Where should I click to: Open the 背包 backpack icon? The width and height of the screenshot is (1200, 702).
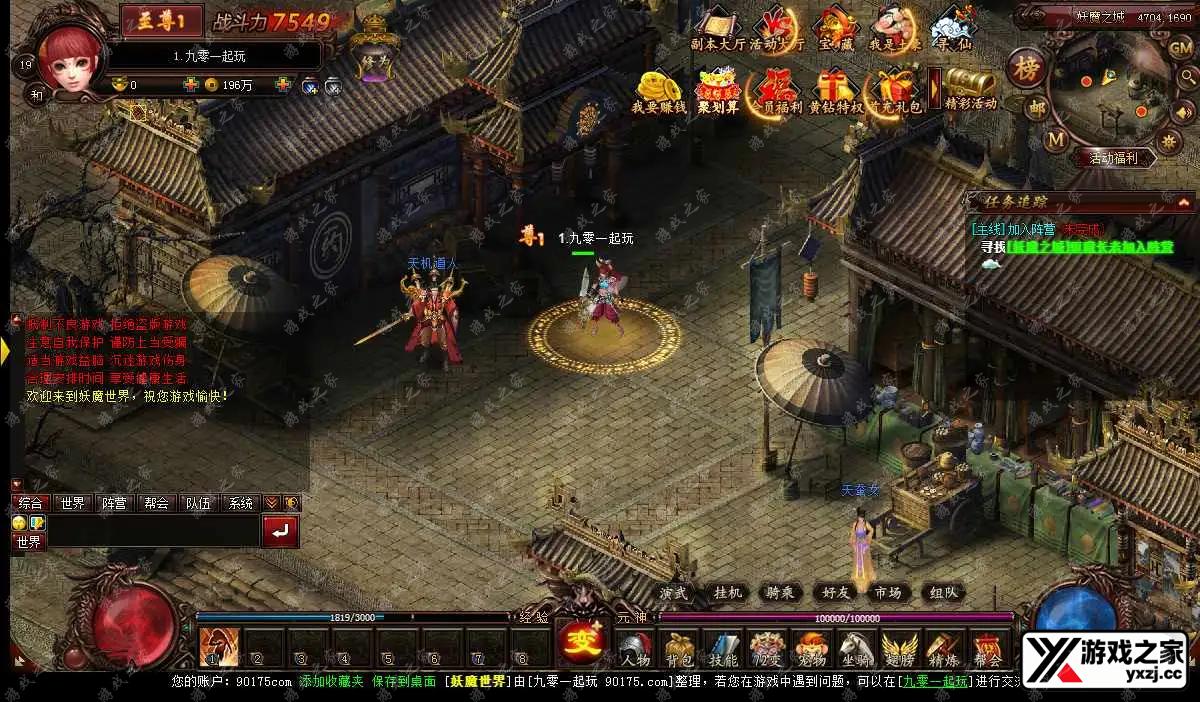pos(679,647)
